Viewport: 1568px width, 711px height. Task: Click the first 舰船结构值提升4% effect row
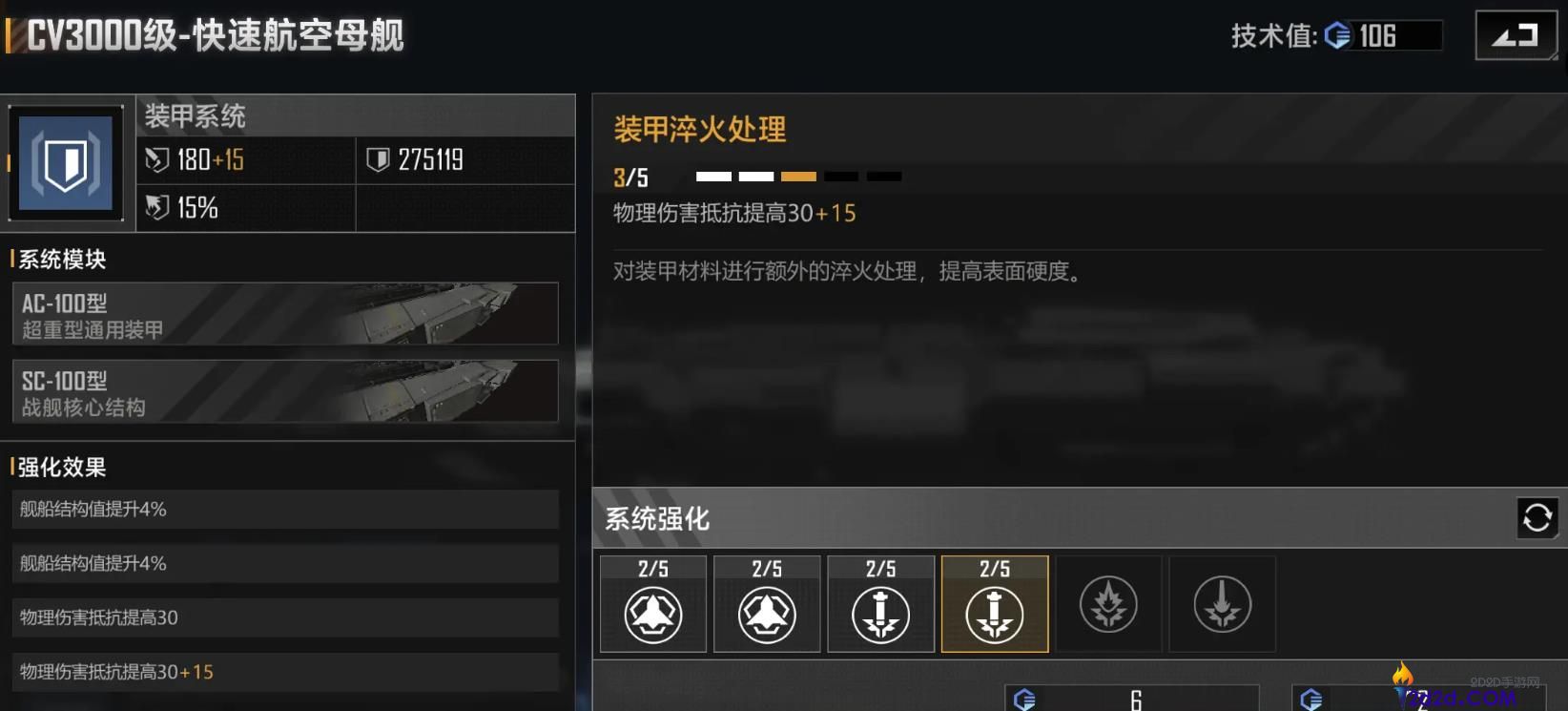point(285,509)
